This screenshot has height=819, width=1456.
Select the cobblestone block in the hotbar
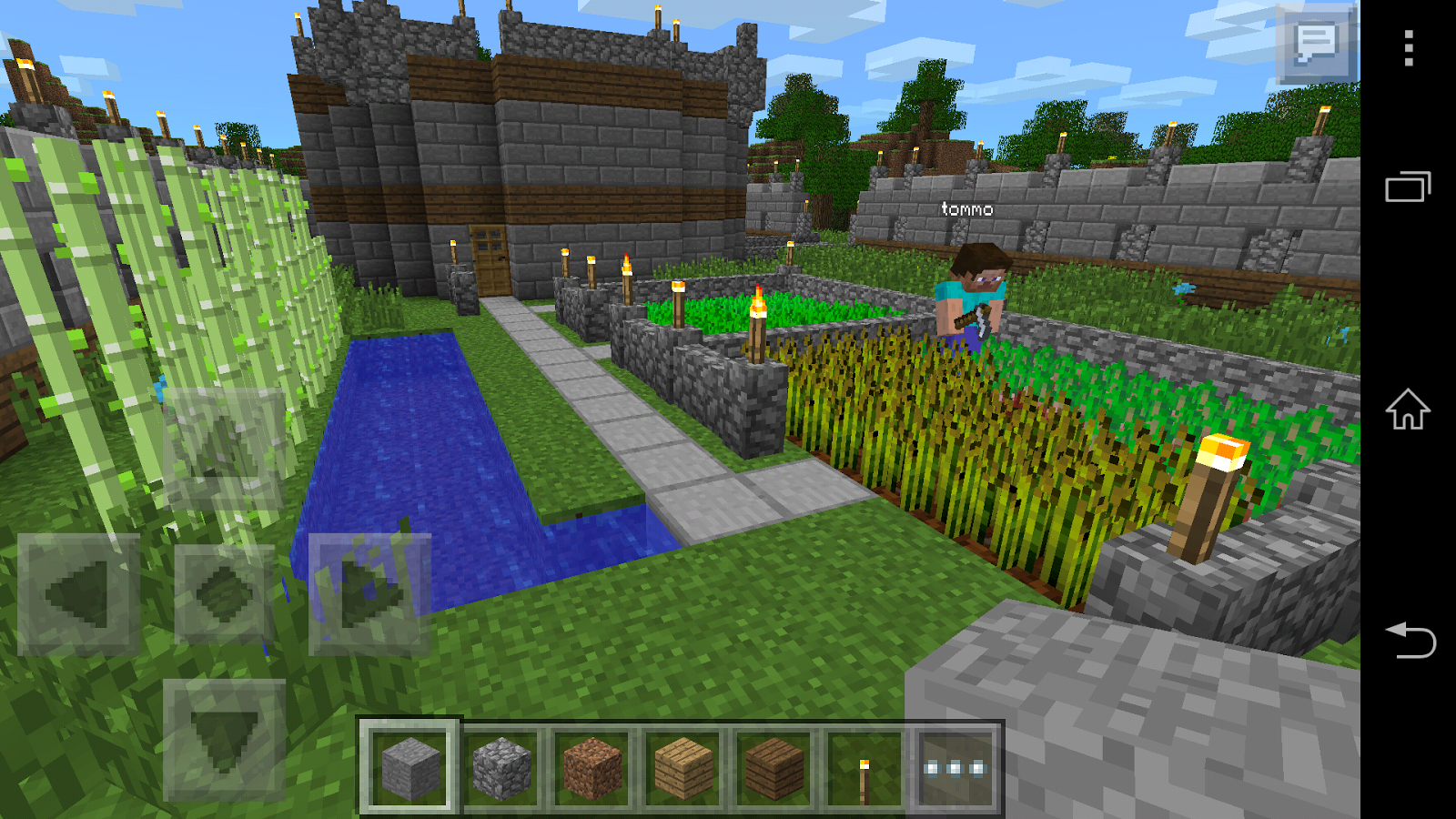(503, 769)
